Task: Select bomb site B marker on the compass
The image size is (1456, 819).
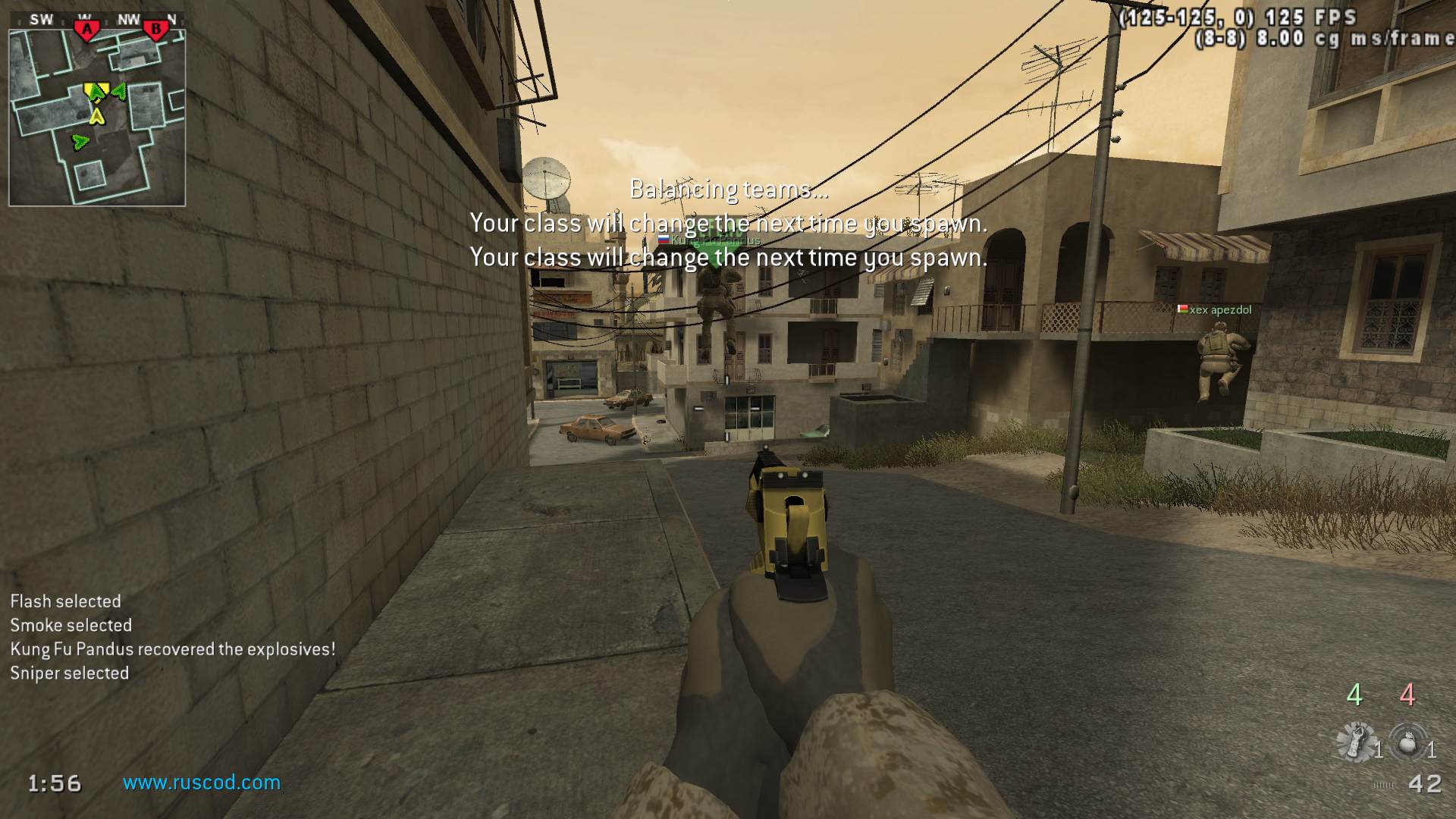Action: 156,30
